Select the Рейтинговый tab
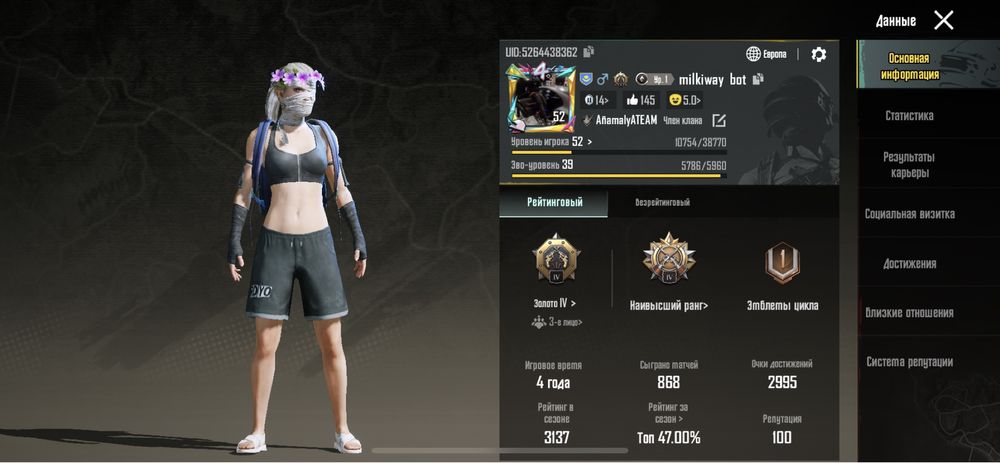The image size is (1000, 463). (x=554, y=203)
